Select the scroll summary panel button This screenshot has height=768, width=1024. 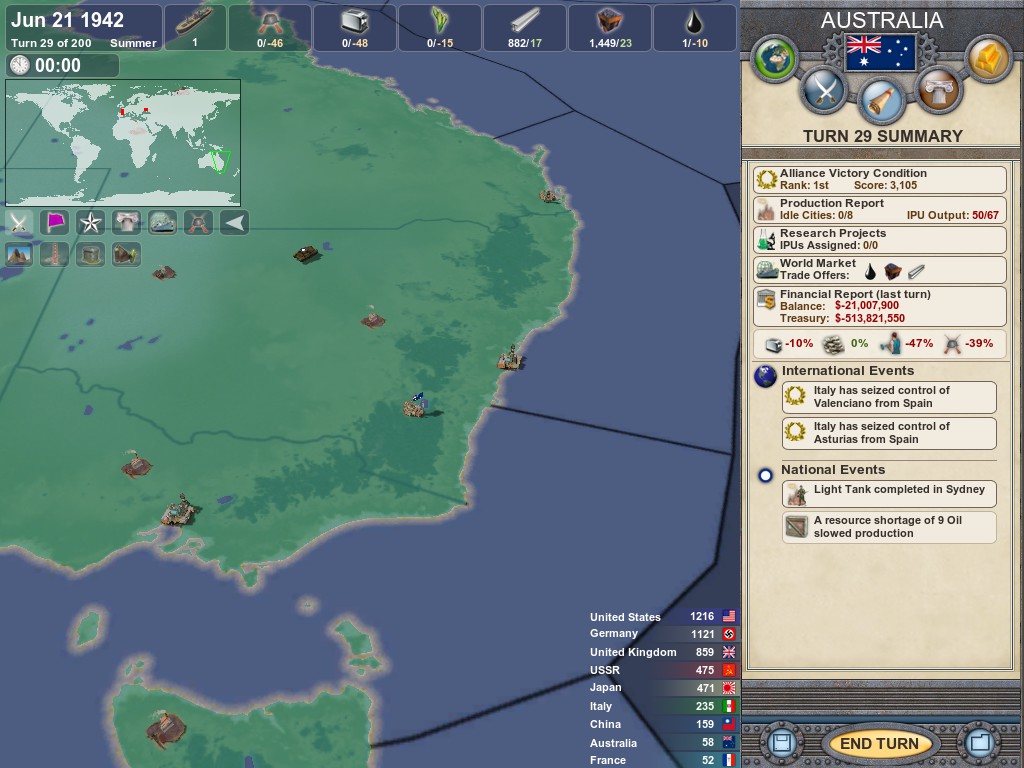880,100
